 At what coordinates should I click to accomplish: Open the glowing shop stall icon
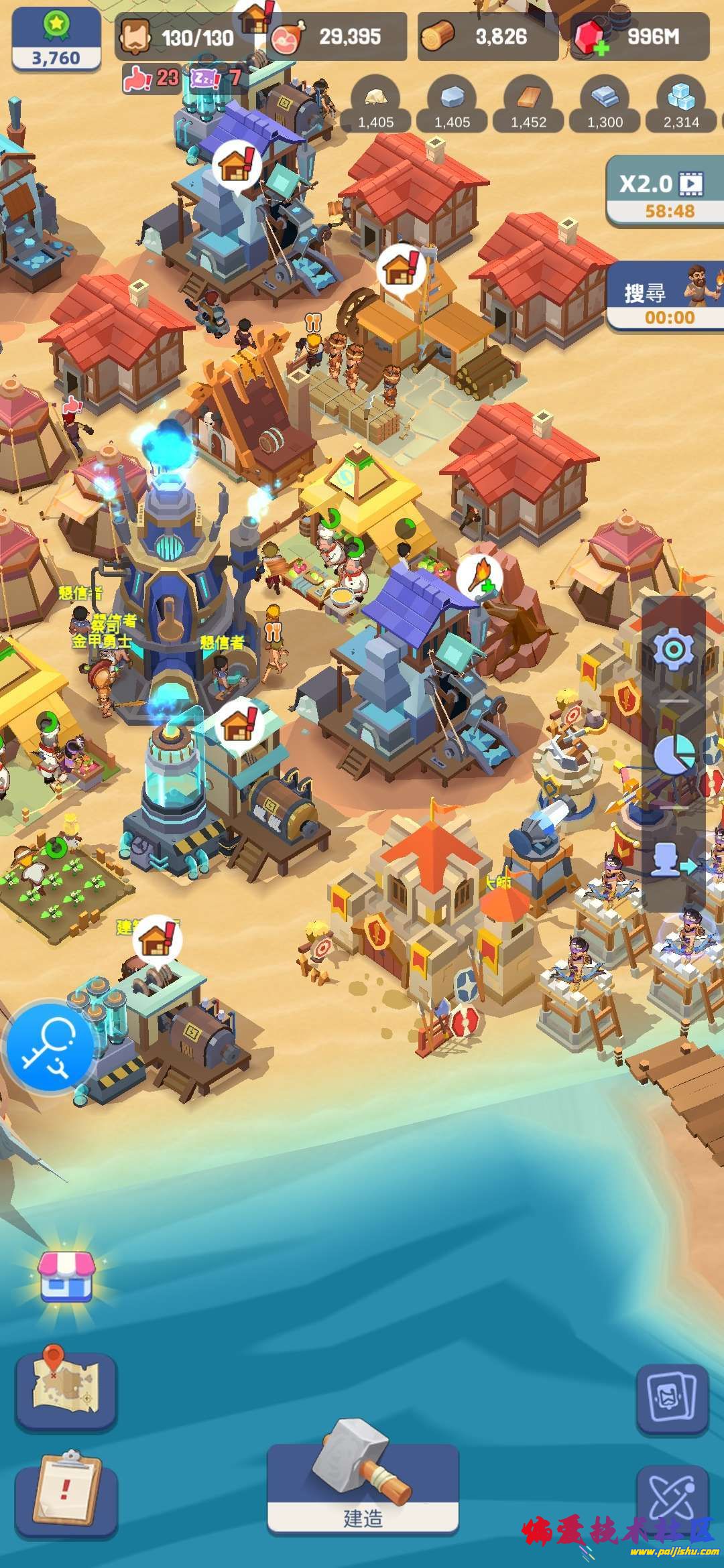[x=66, y=1275]
